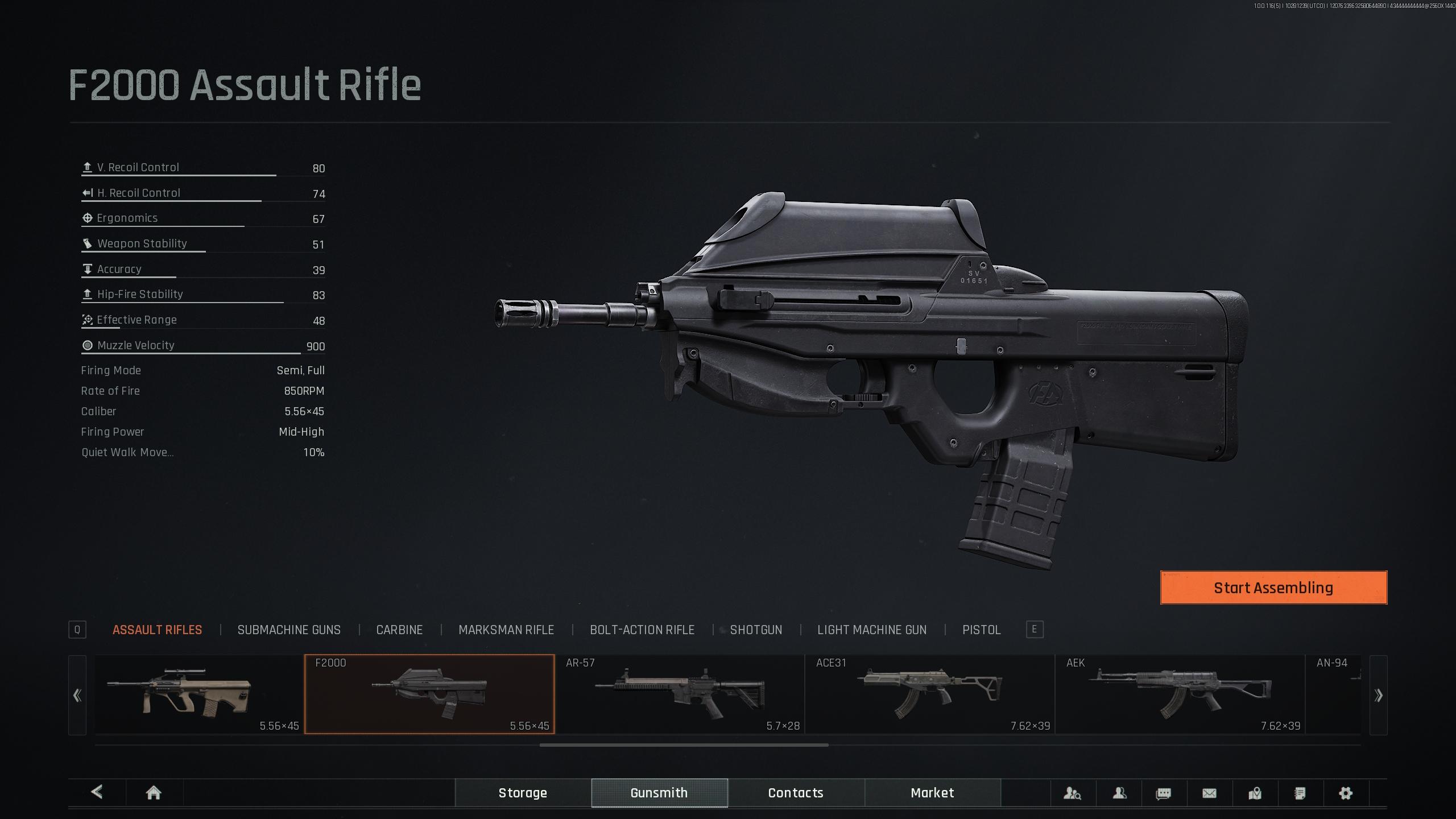Open the Marksman Rifle category

[x=506, y=630]
